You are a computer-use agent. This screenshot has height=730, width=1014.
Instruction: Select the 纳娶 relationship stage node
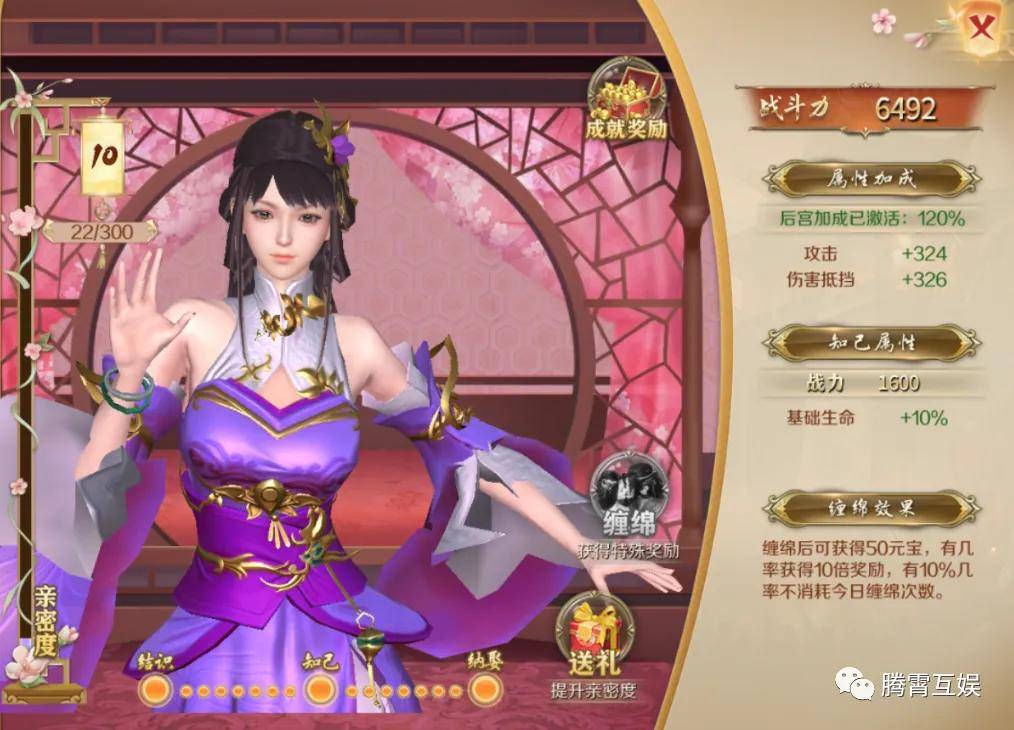coord(485,688)
